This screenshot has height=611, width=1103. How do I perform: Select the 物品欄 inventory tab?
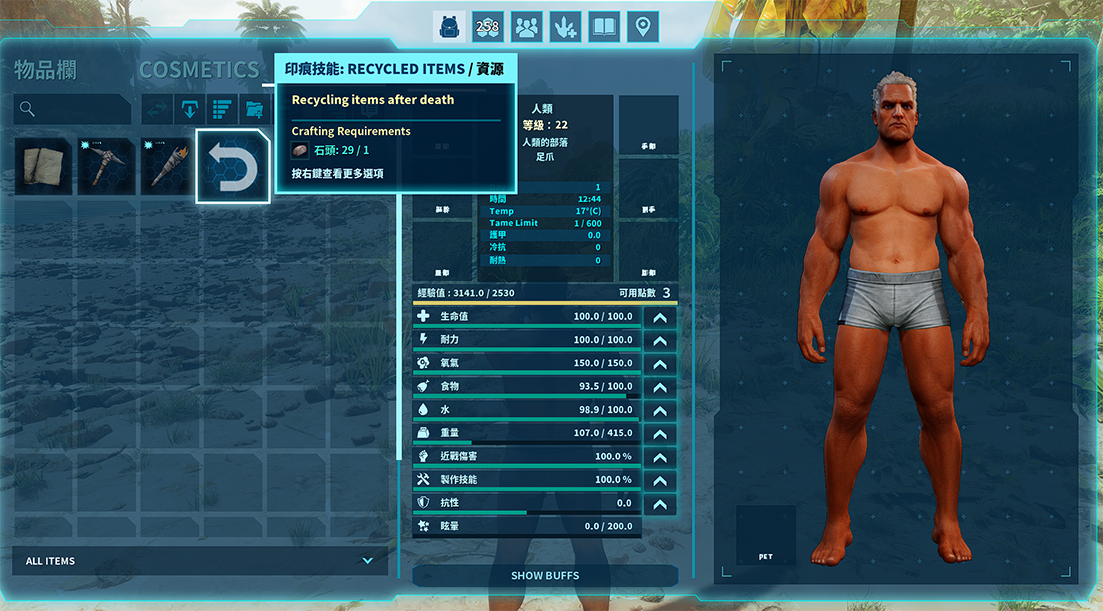coord(45,70)
